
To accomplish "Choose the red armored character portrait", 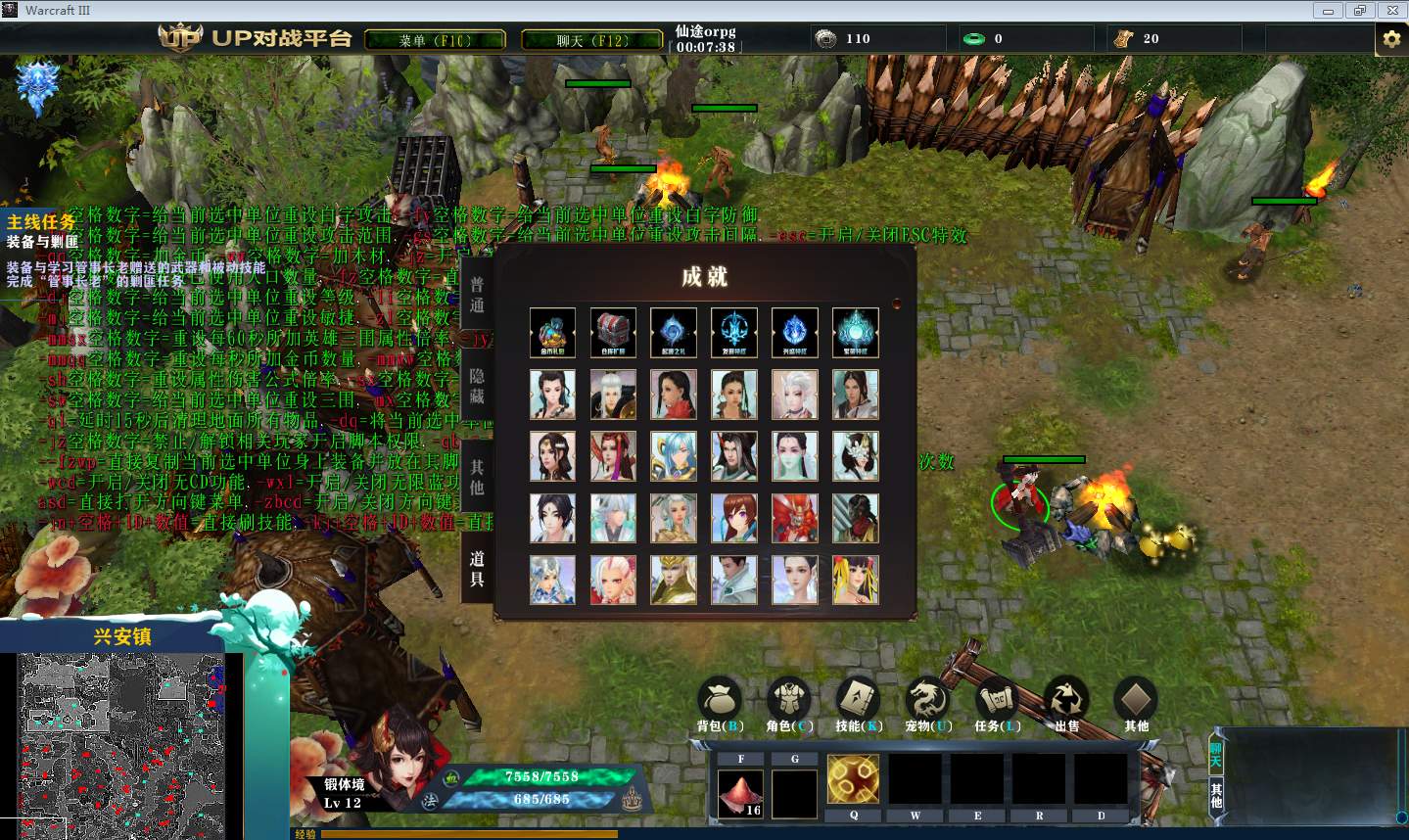I will click(x=795, y=518).
